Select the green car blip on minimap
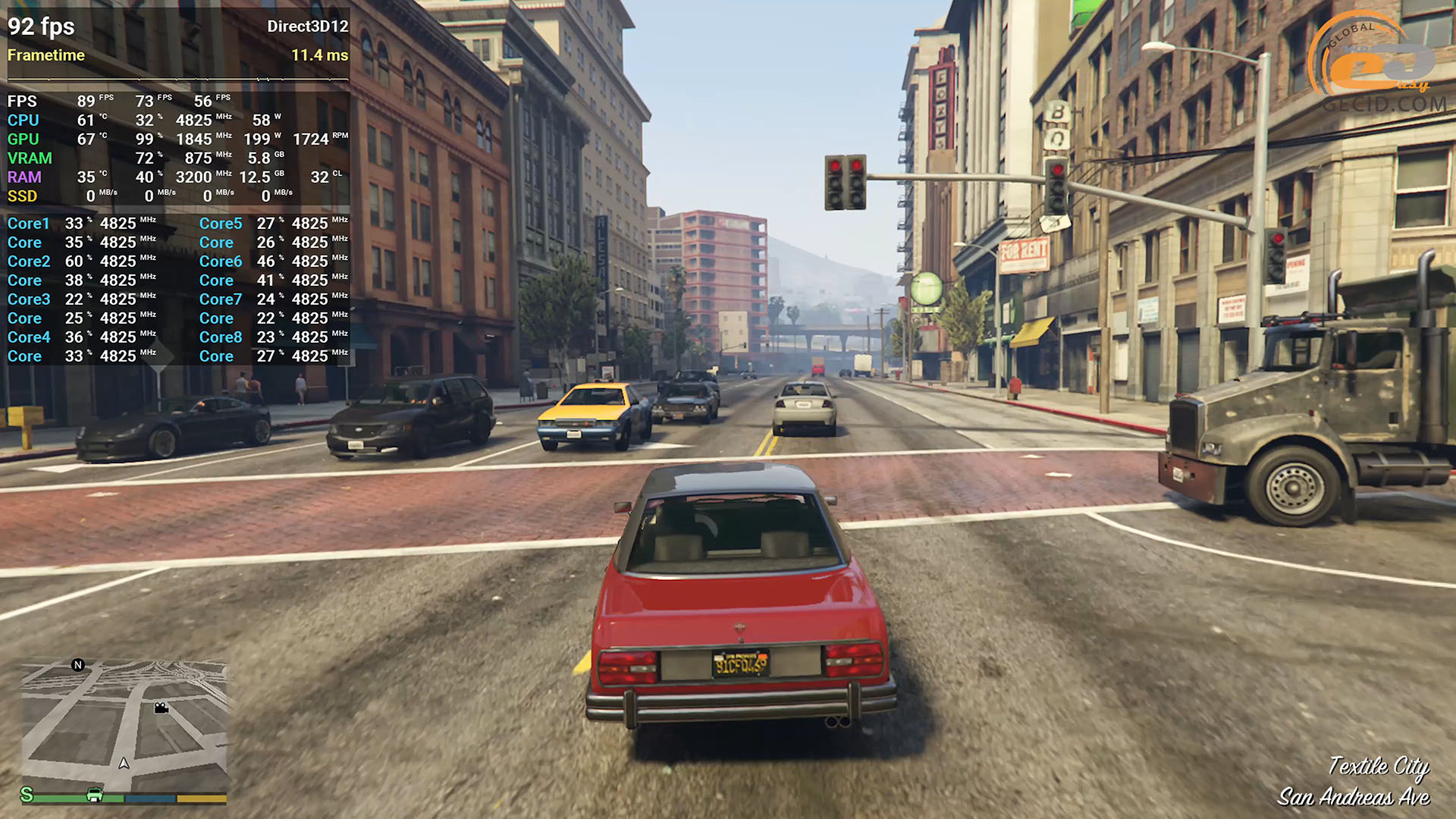This screenshot has width=1456, height=819. point(95,794)
